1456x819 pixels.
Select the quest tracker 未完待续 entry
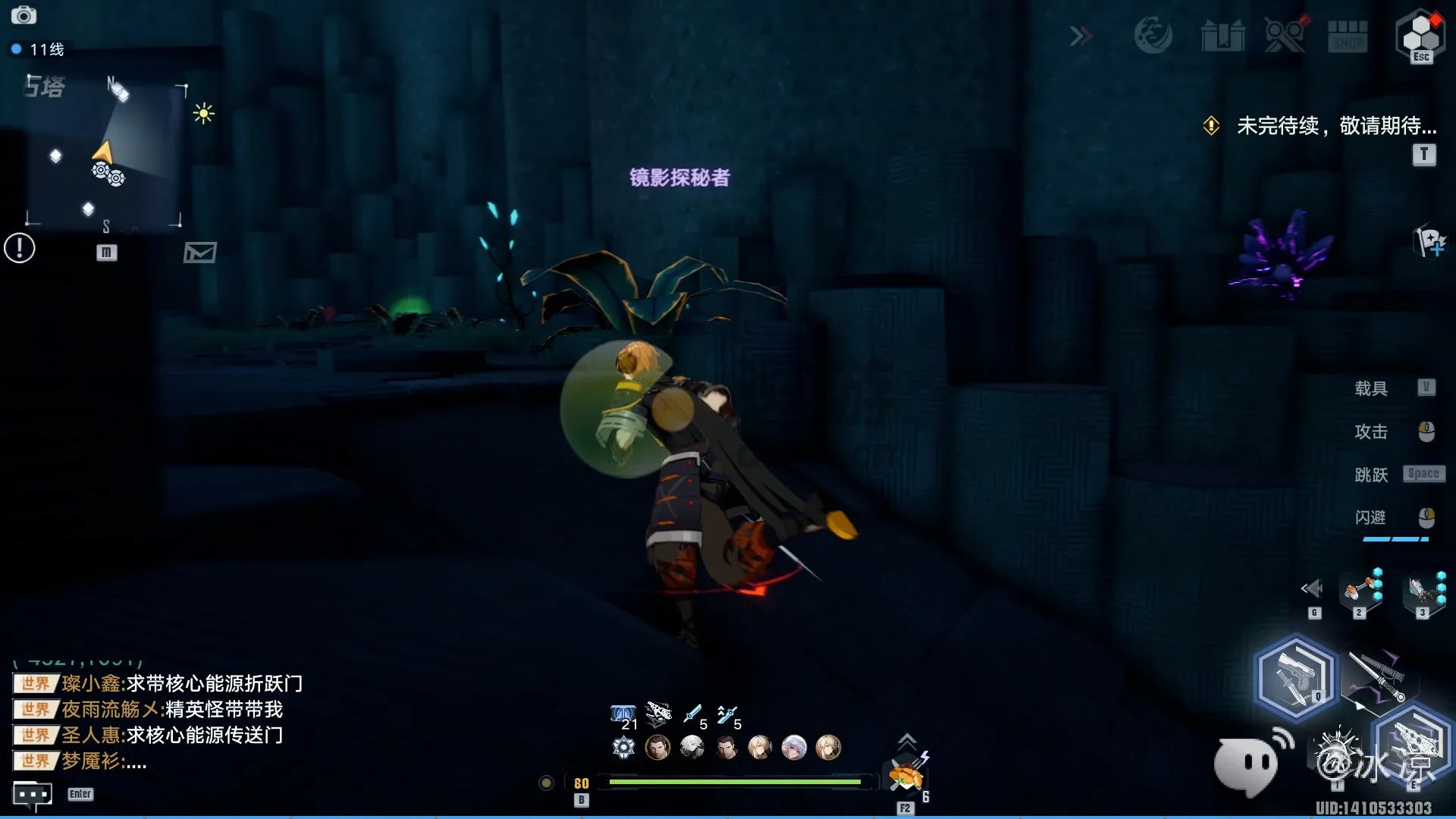tap(1335, 126)
